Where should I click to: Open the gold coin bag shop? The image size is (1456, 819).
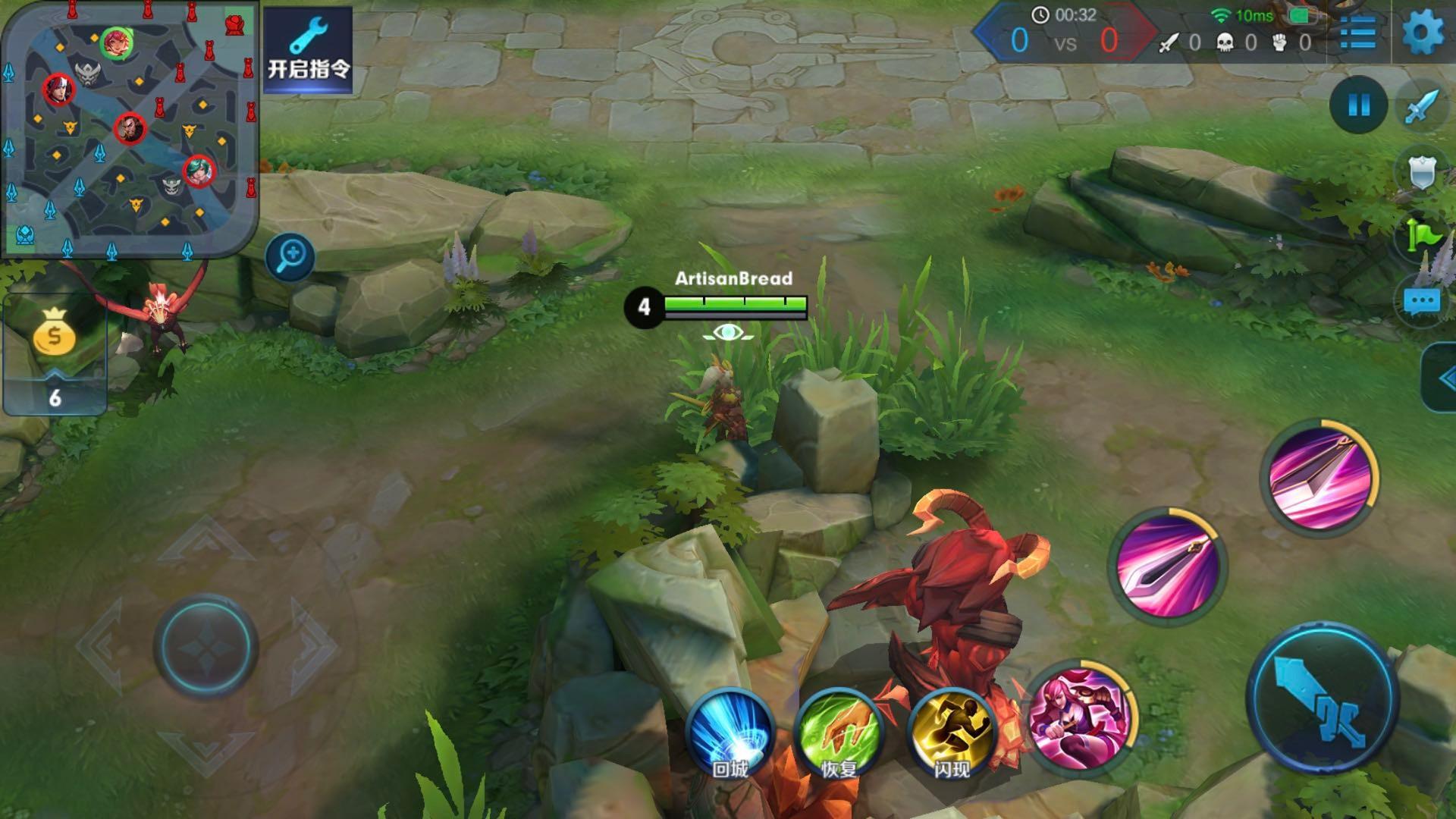pos(55,334)
